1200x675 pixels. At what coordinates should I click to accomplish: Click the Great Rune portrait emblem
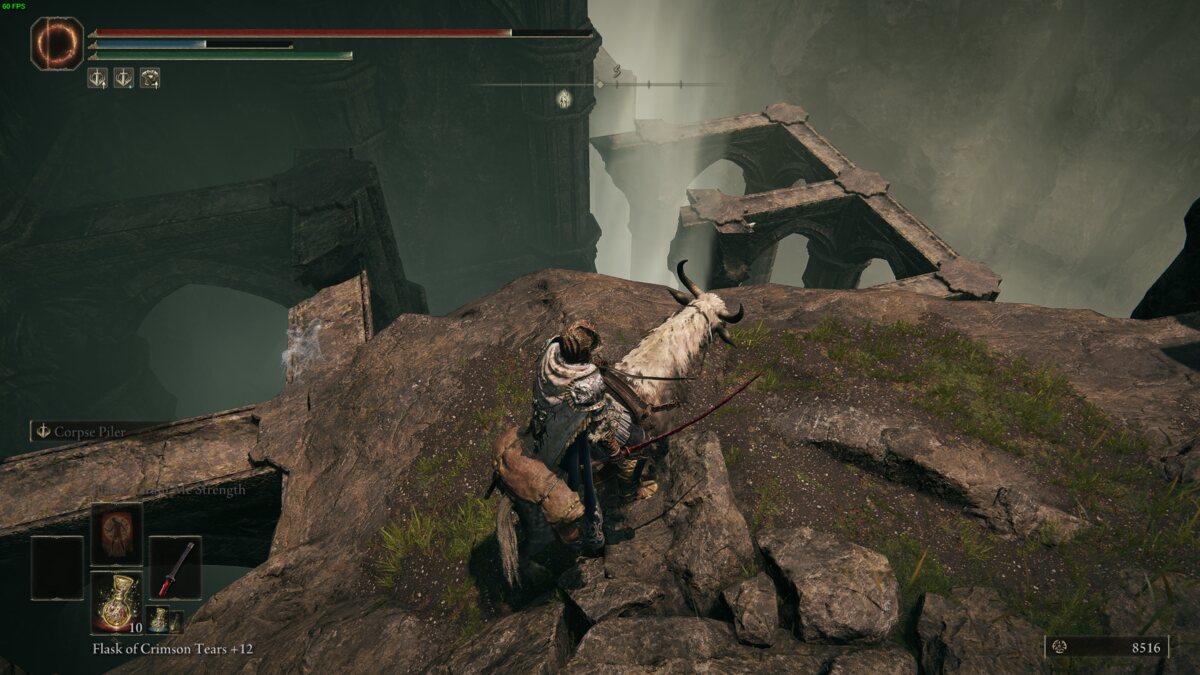[57, 44]
